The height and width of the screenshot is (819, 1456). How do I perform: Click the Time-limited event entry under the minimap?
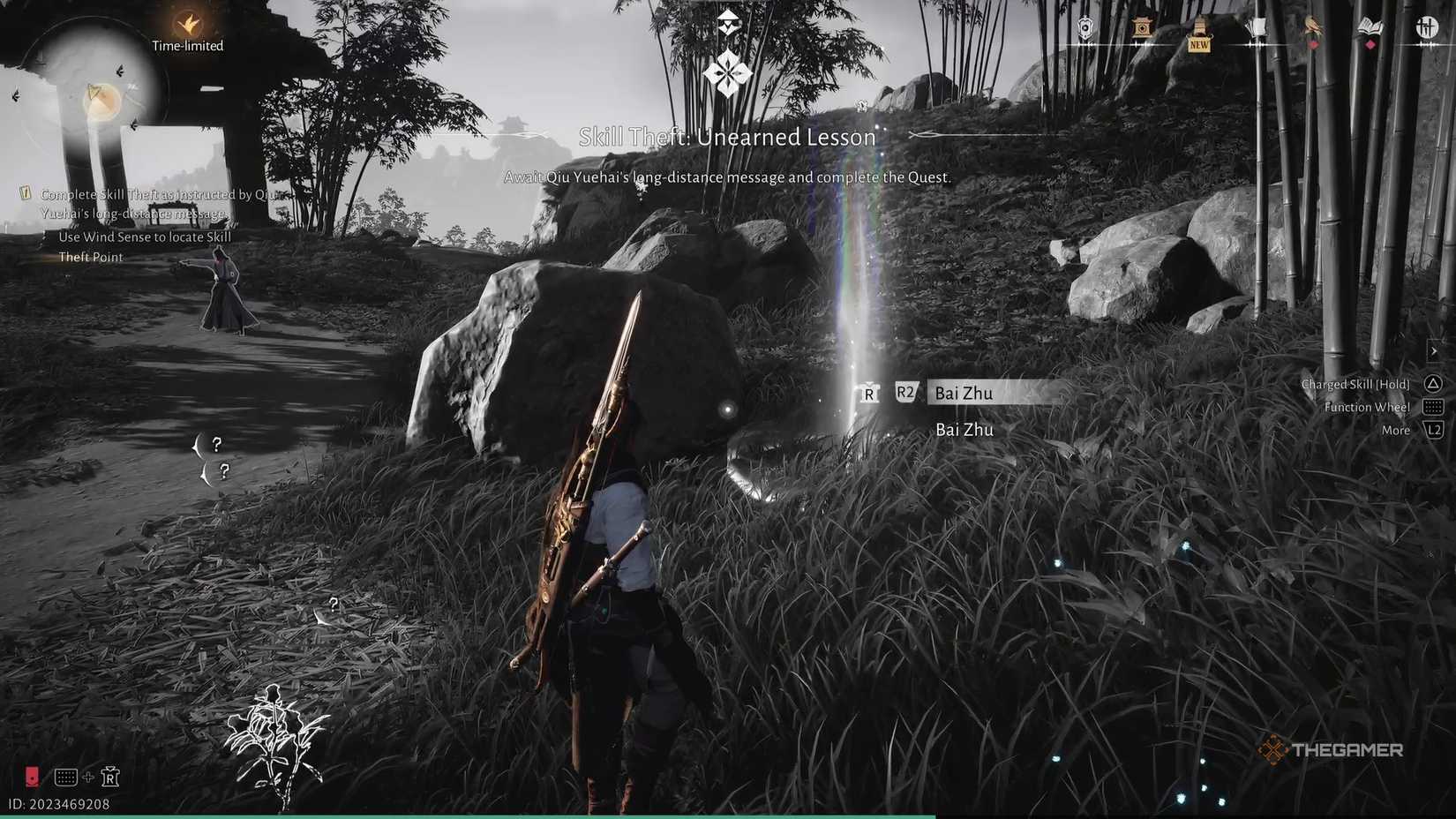point(187,45)
